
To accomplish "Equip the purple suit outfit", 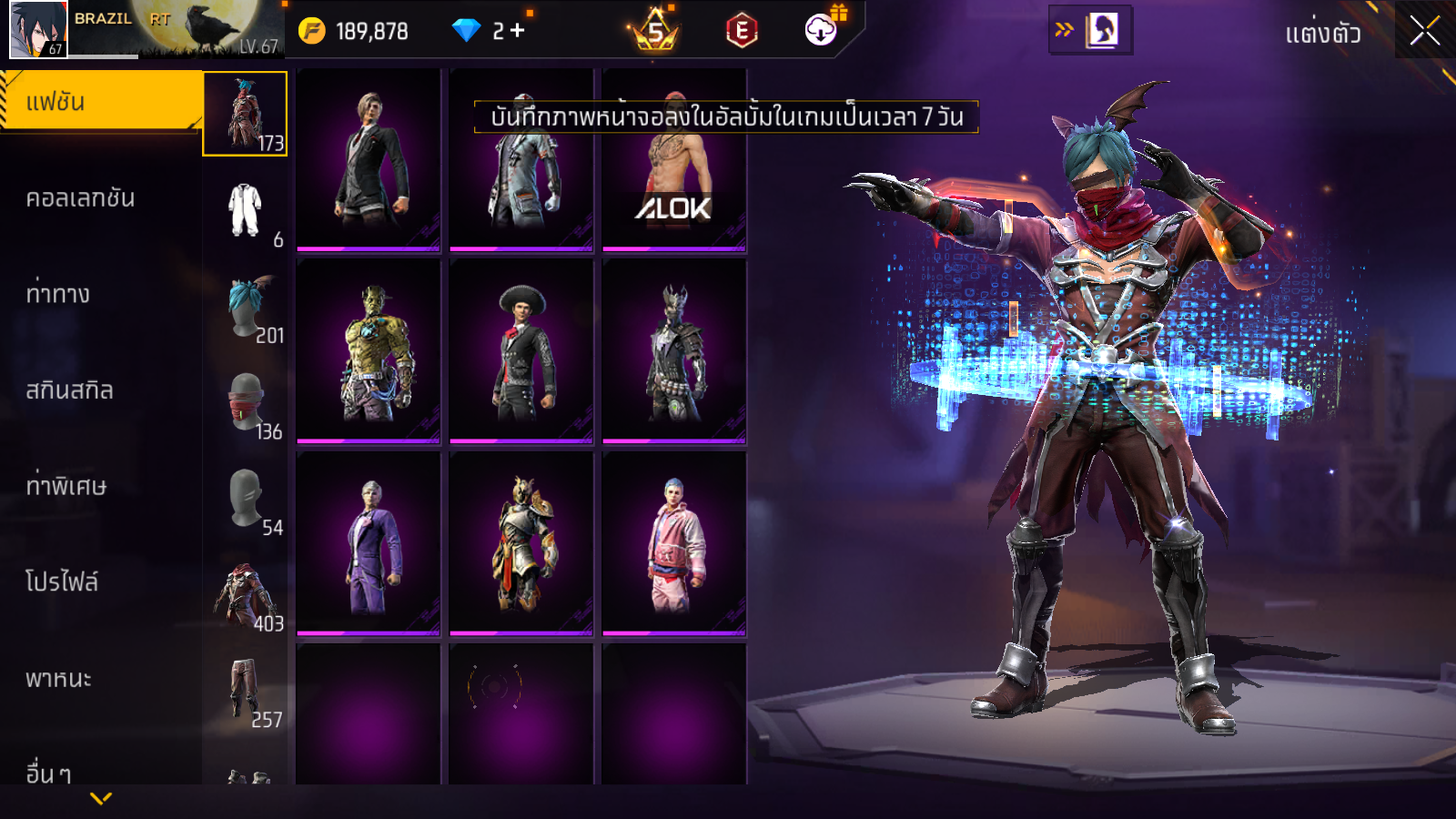I will (x=369, y=543).
